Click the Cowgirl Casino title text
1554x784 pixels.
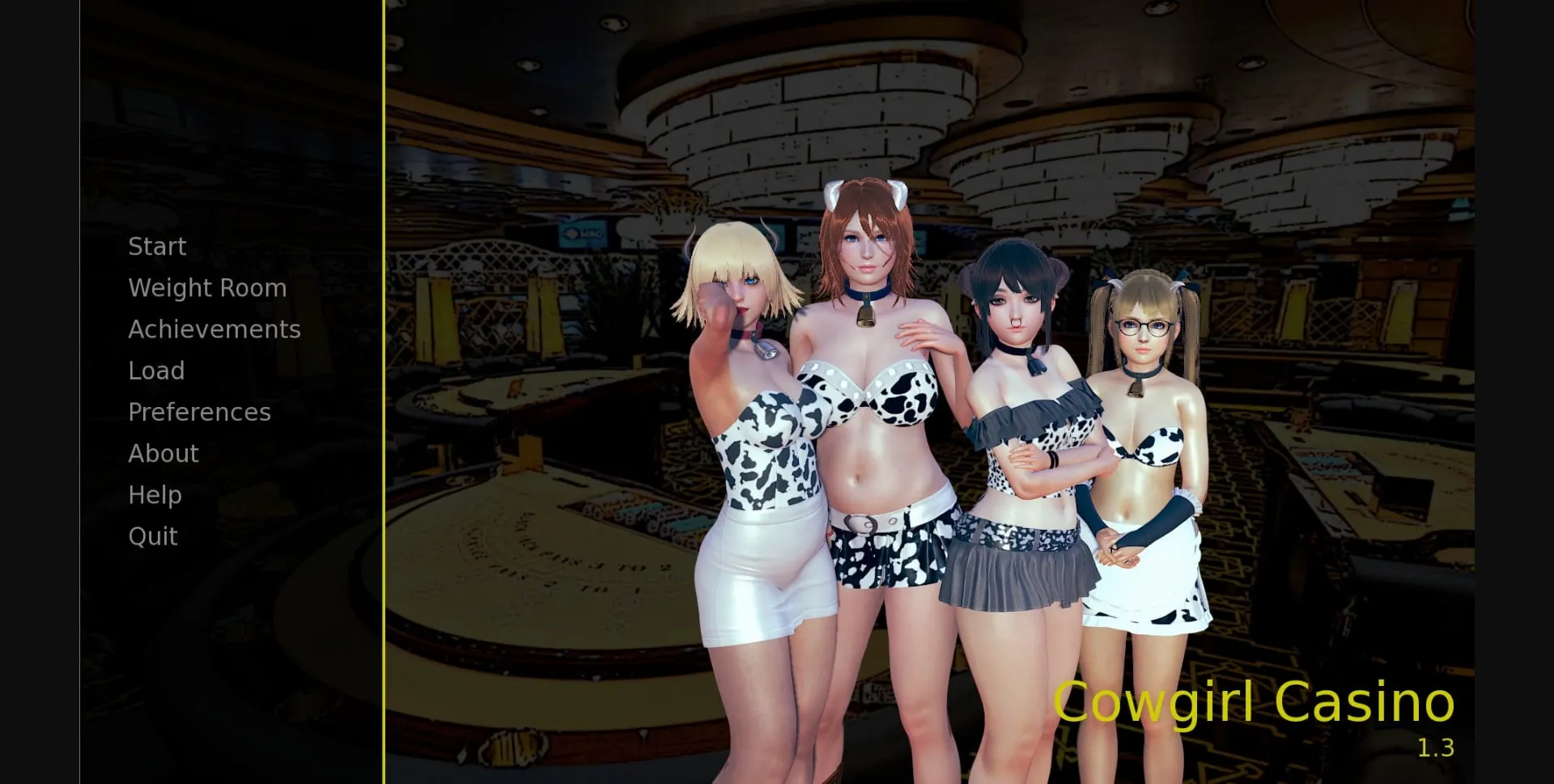pyautogui.click(x=1255, y=702)
